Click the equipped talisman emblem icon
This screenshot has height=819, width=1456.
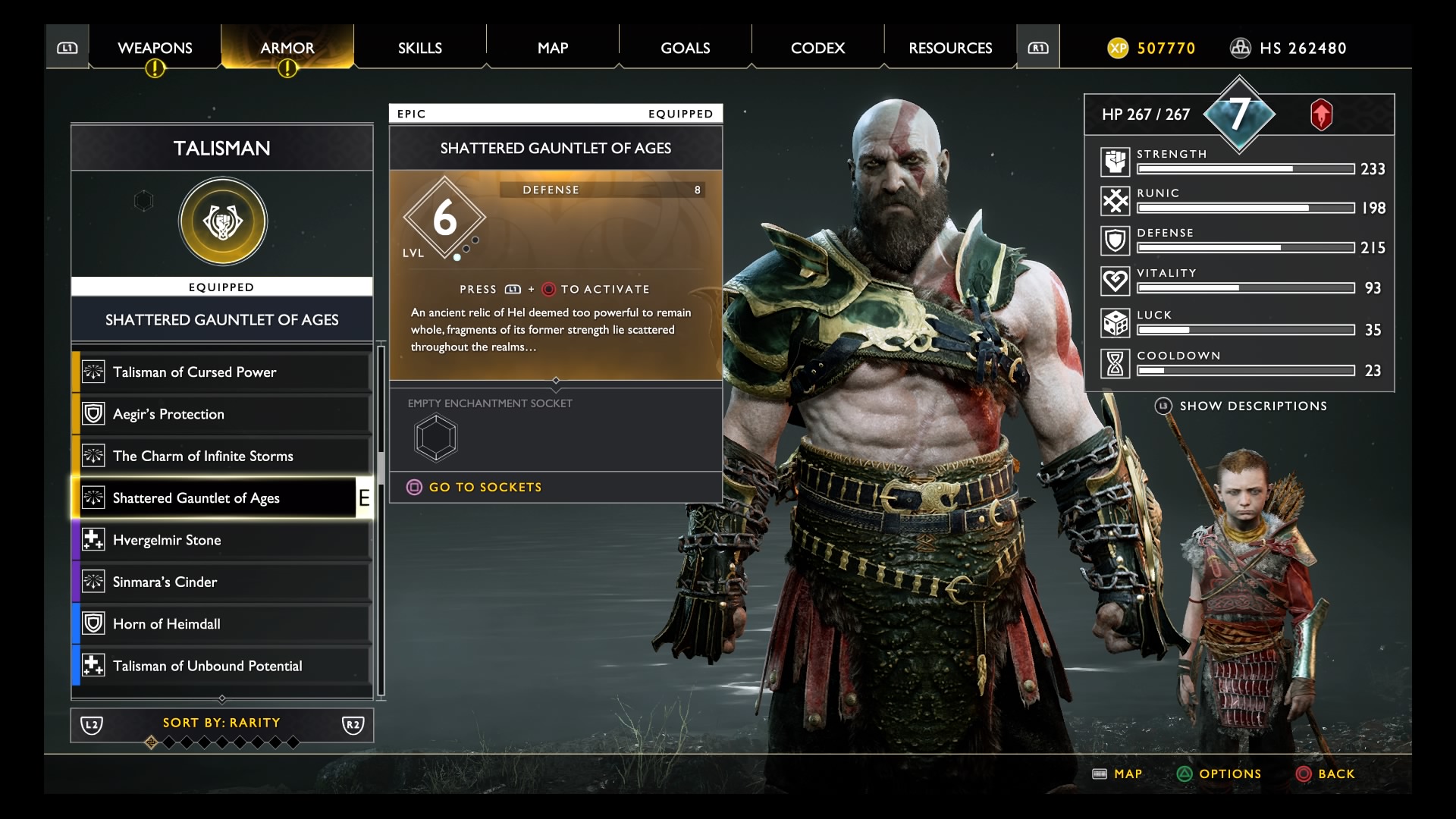(x=223, y=221)
